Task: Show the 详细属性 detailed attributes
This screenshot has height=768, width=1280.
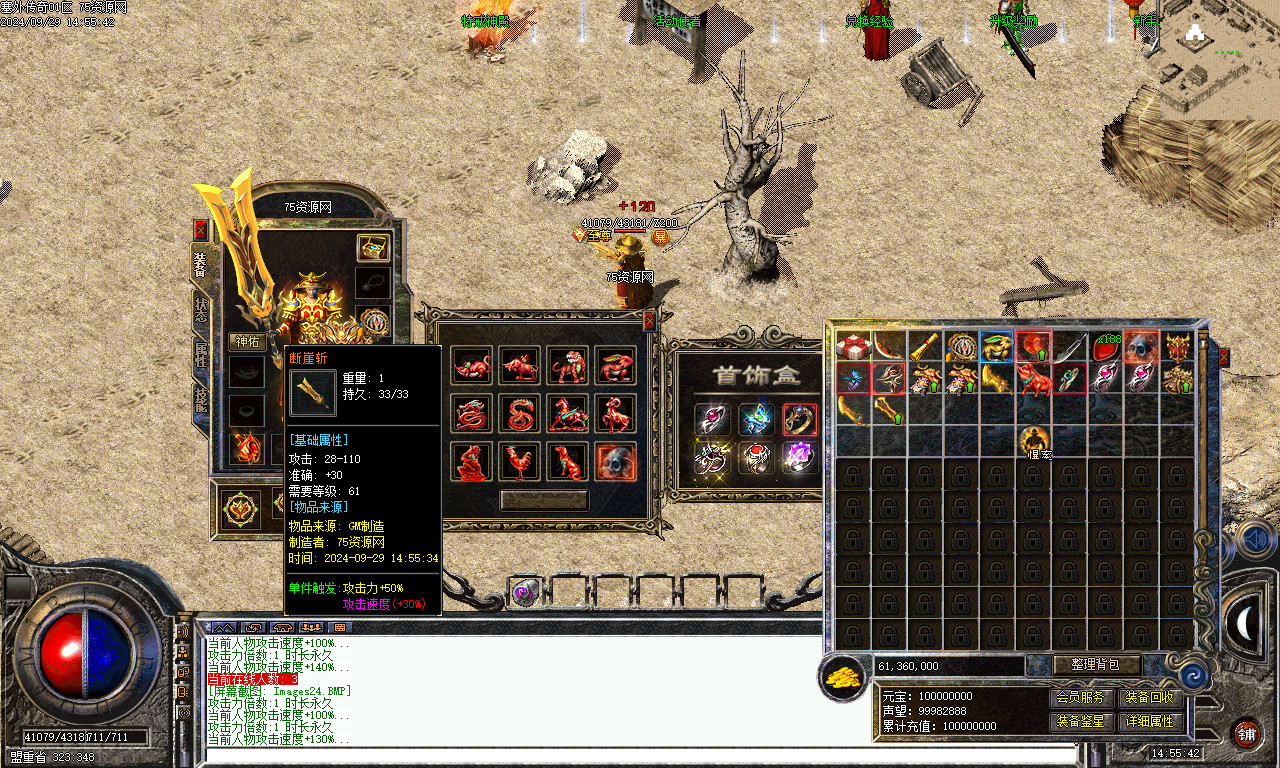Action: coord(1149,721)
